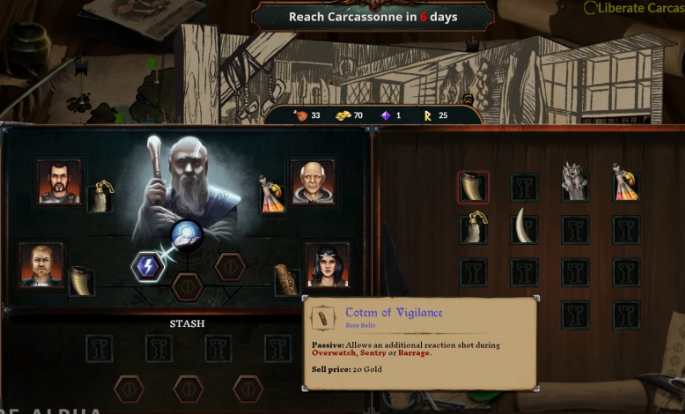The width and height of the screenshot is (685, 414).
Task: Pick the dark-haired woman with circlet portrait
Action: [x=327, y=264]
